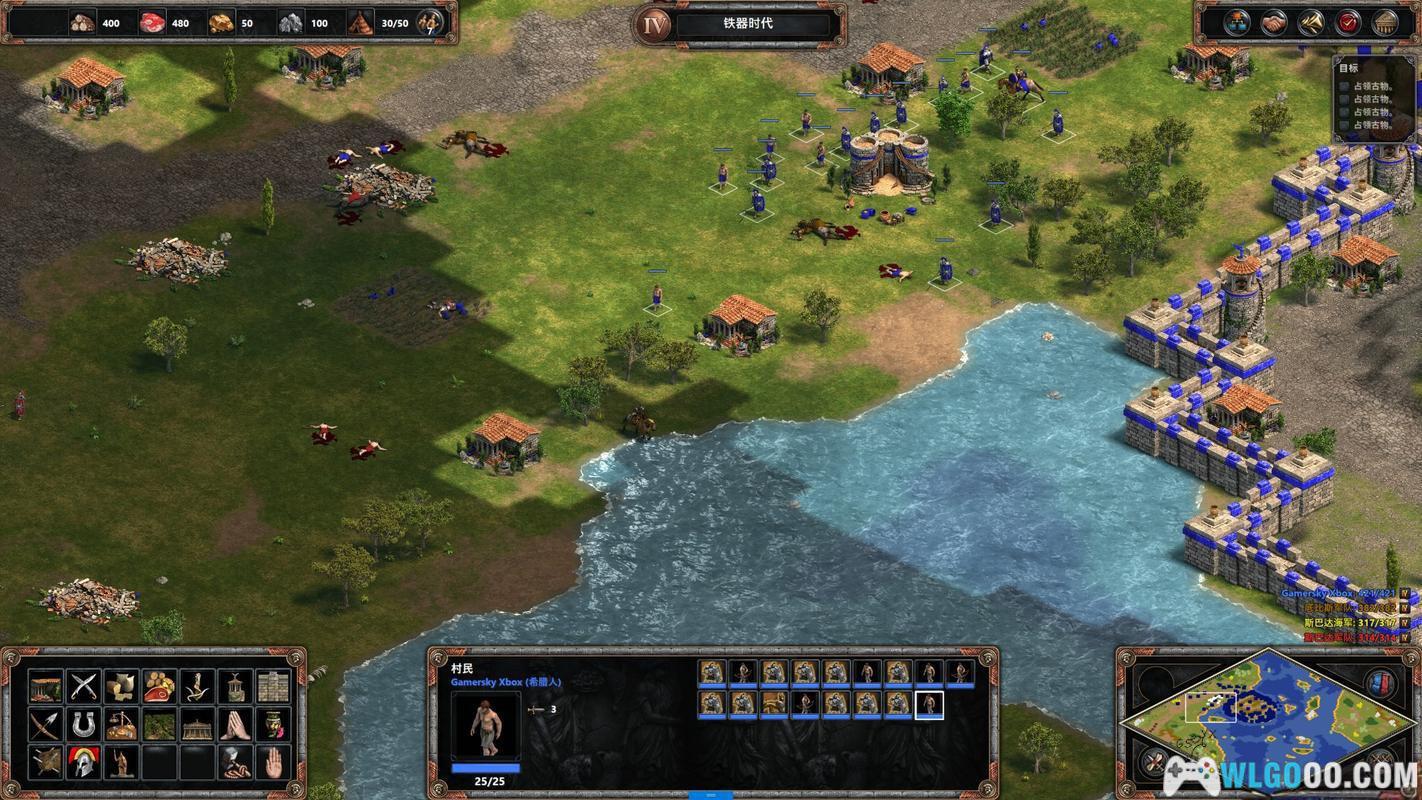Viewport: 1422px width, 800px height.
Task: Select the meat and logs storage pit icon
Action: (159, 686)
